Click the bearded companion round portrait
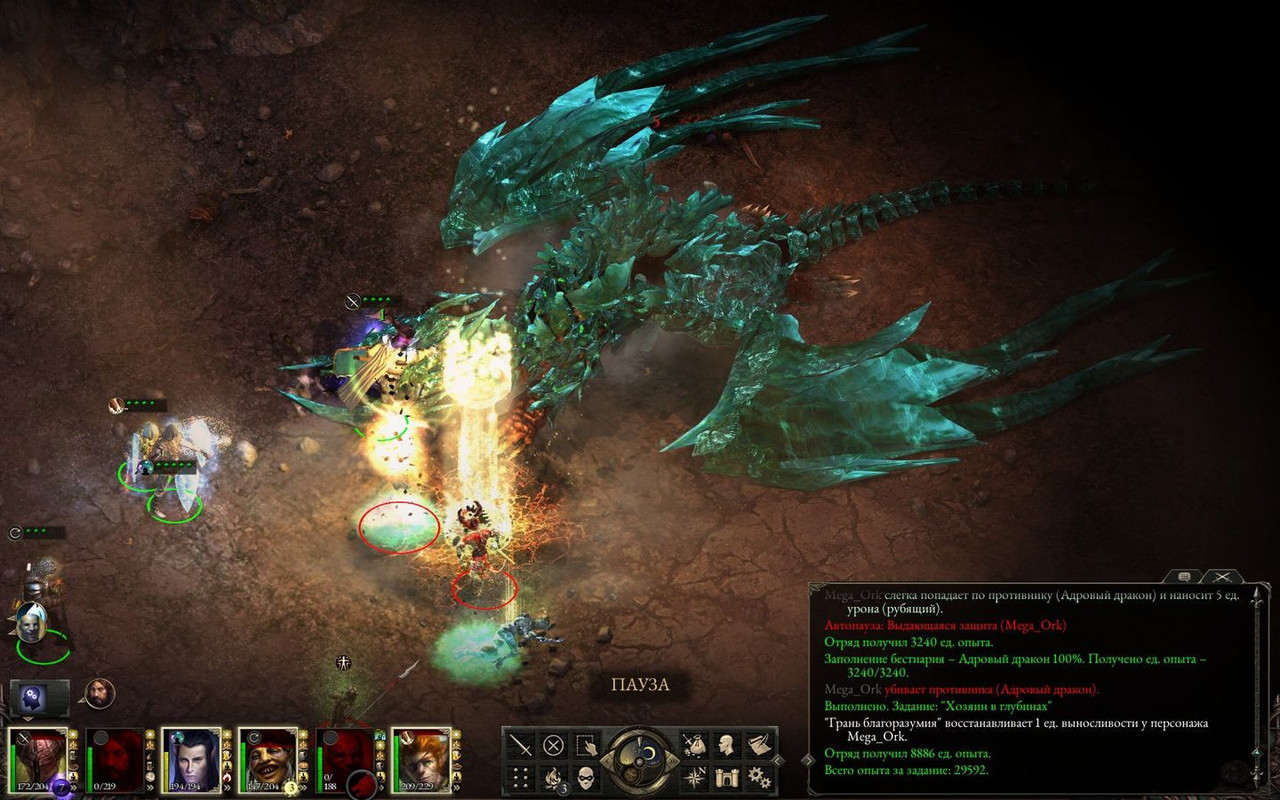Image resolution: width=1280 pixels, height=800 pixels. [x=99, y=693]
